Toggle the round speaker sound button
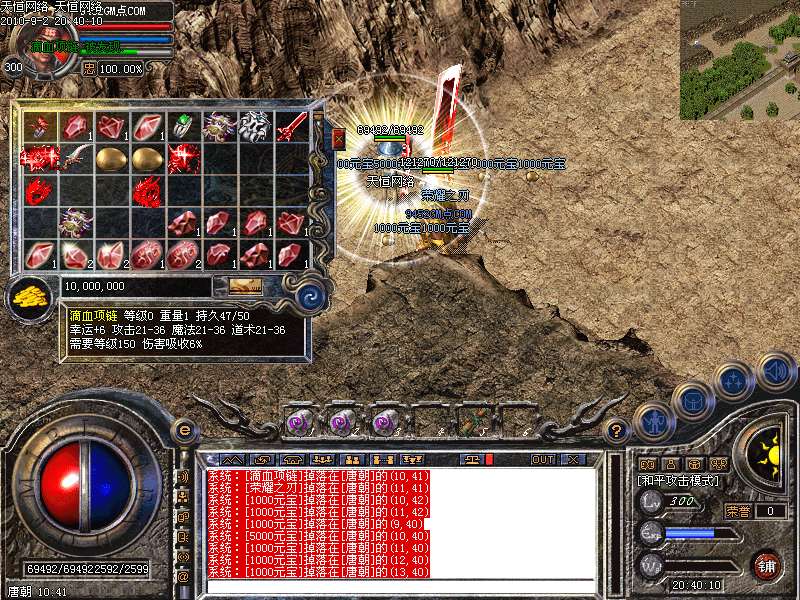Viewport: 800px width, 600px height. pos(775,371)
